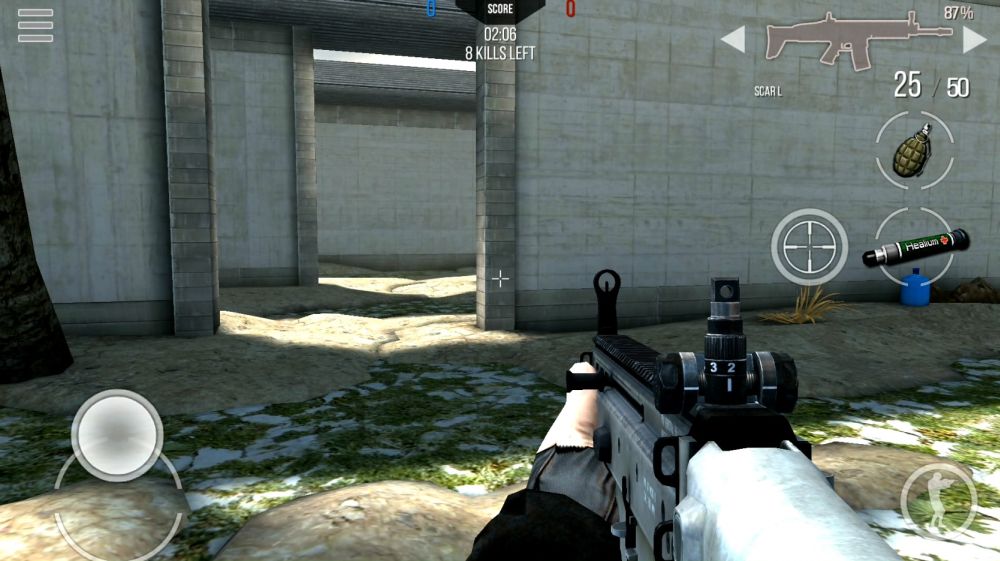Tap the virtual movement joystick
The height and width of the screenshot is (561, 1000).
pyautogui.click(x=117, y=435)
